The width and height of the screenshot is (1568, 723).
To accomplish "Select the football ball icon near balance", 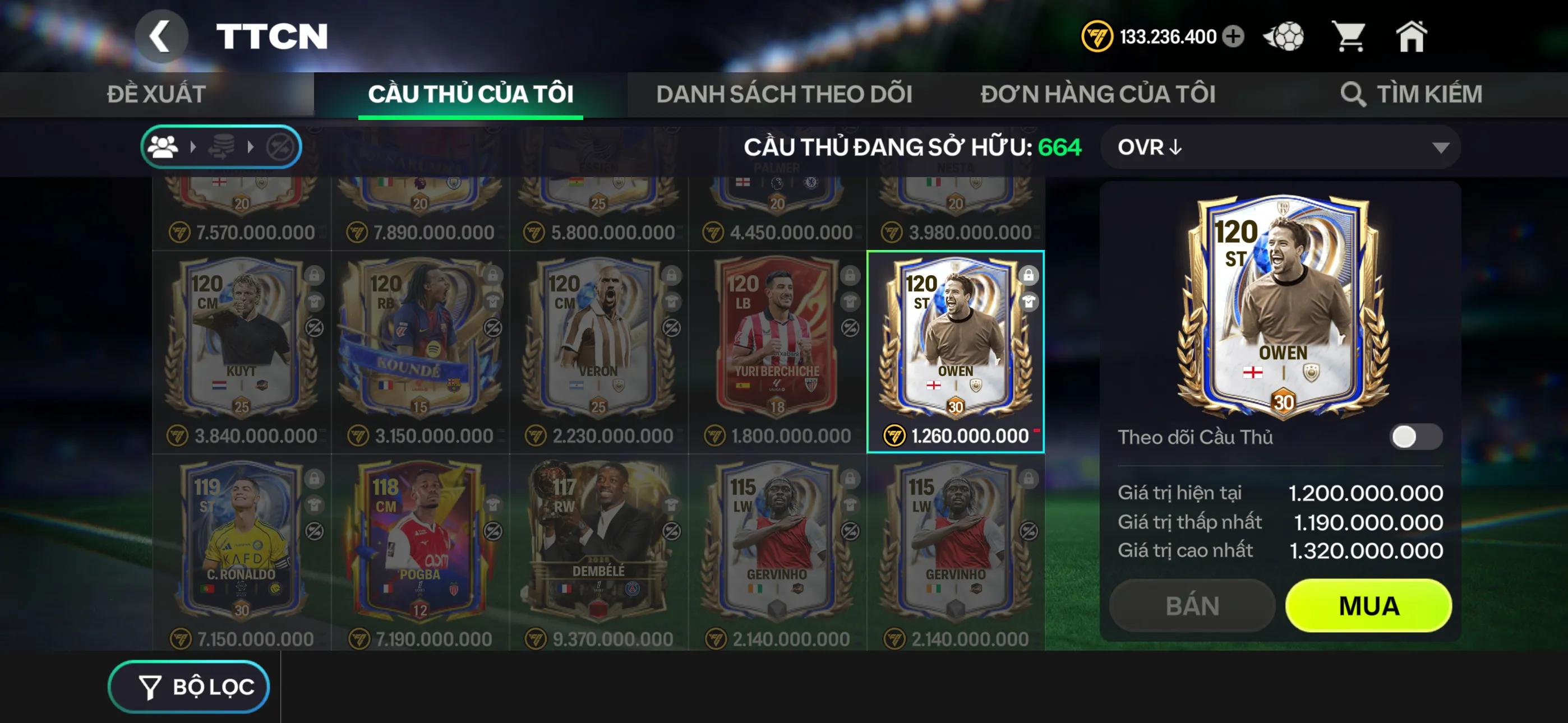I will [x=1284, y=36].
